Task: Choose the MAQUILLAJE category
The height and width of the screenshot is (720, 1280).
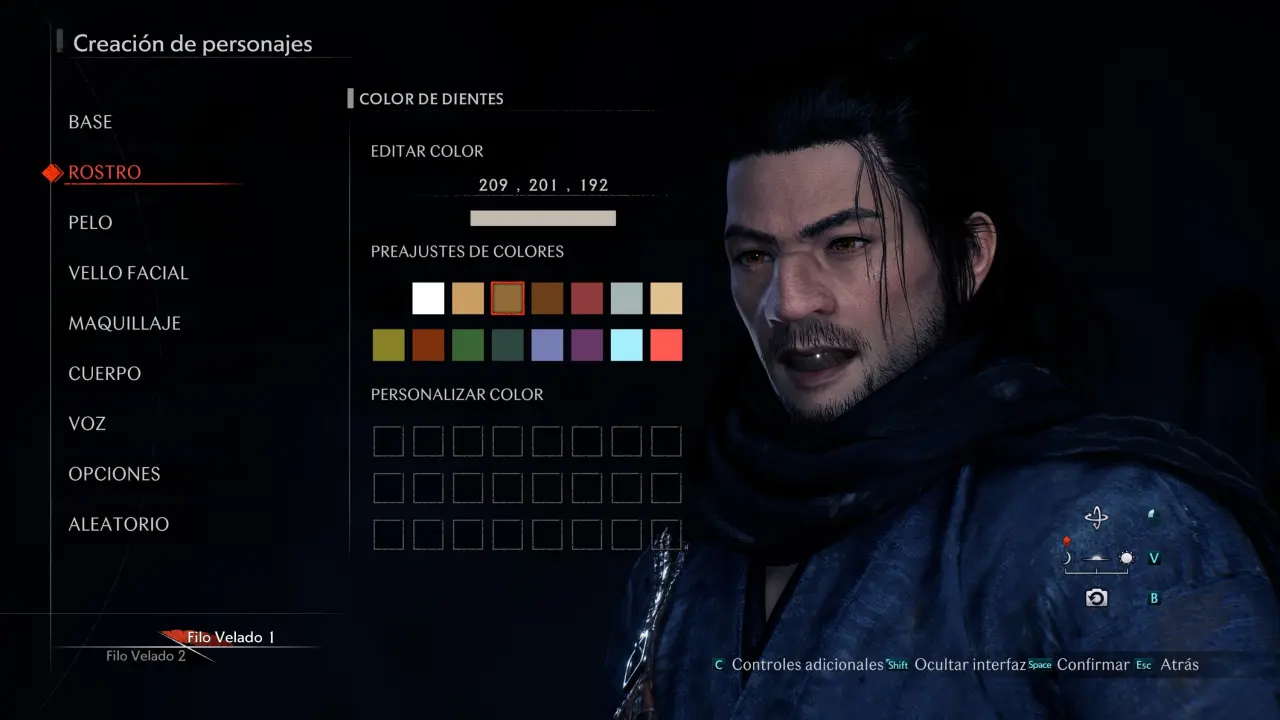Action: point(124,323)
